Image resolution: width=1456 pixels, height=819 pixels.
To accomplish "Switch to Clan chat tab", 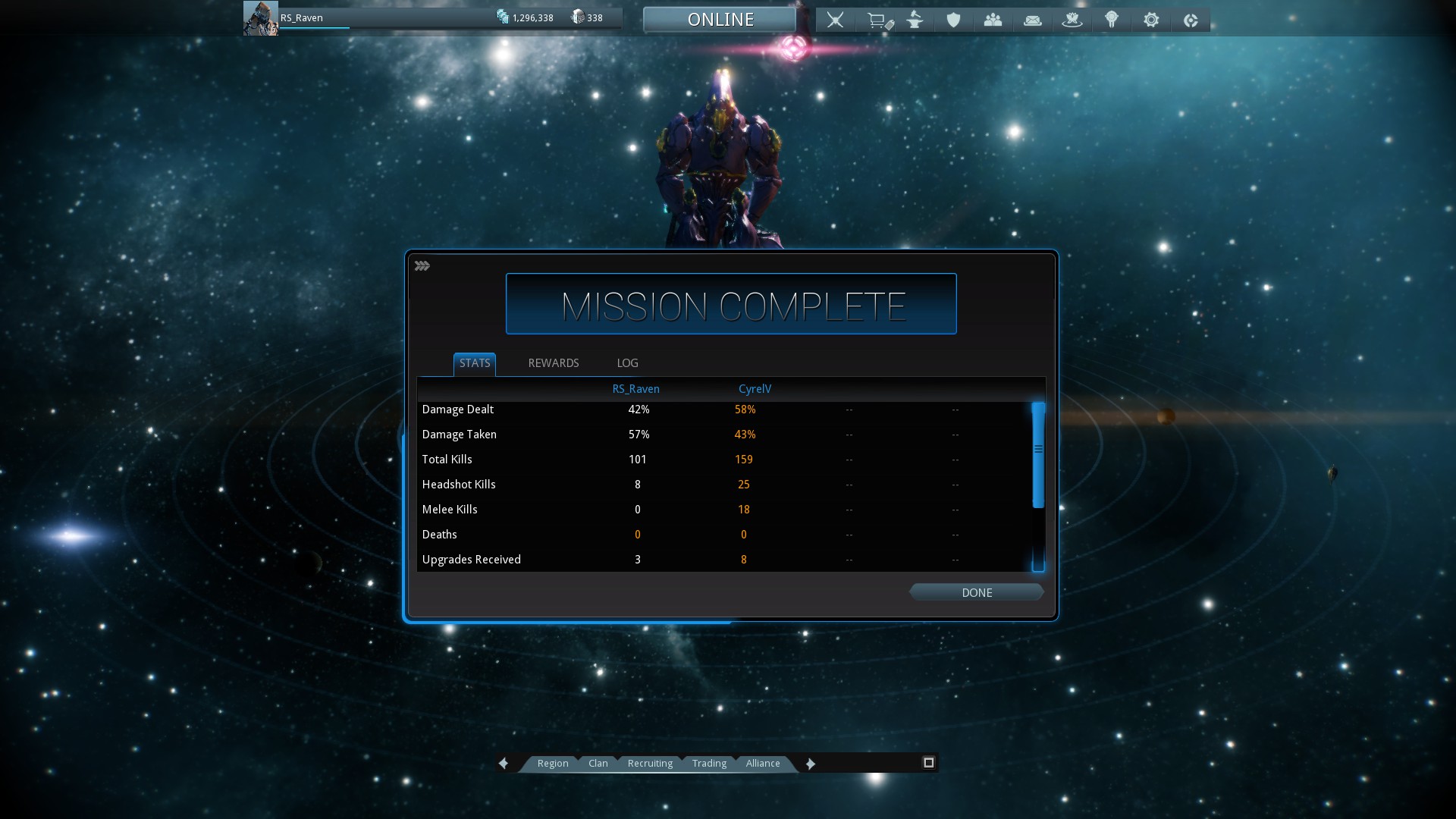I will 598,764.
